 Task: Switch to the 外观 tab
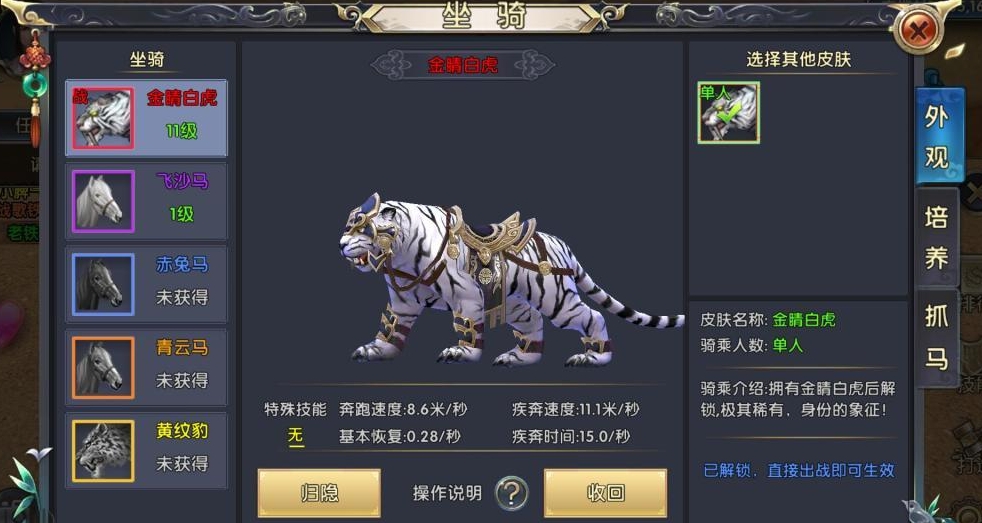[937, 136]
